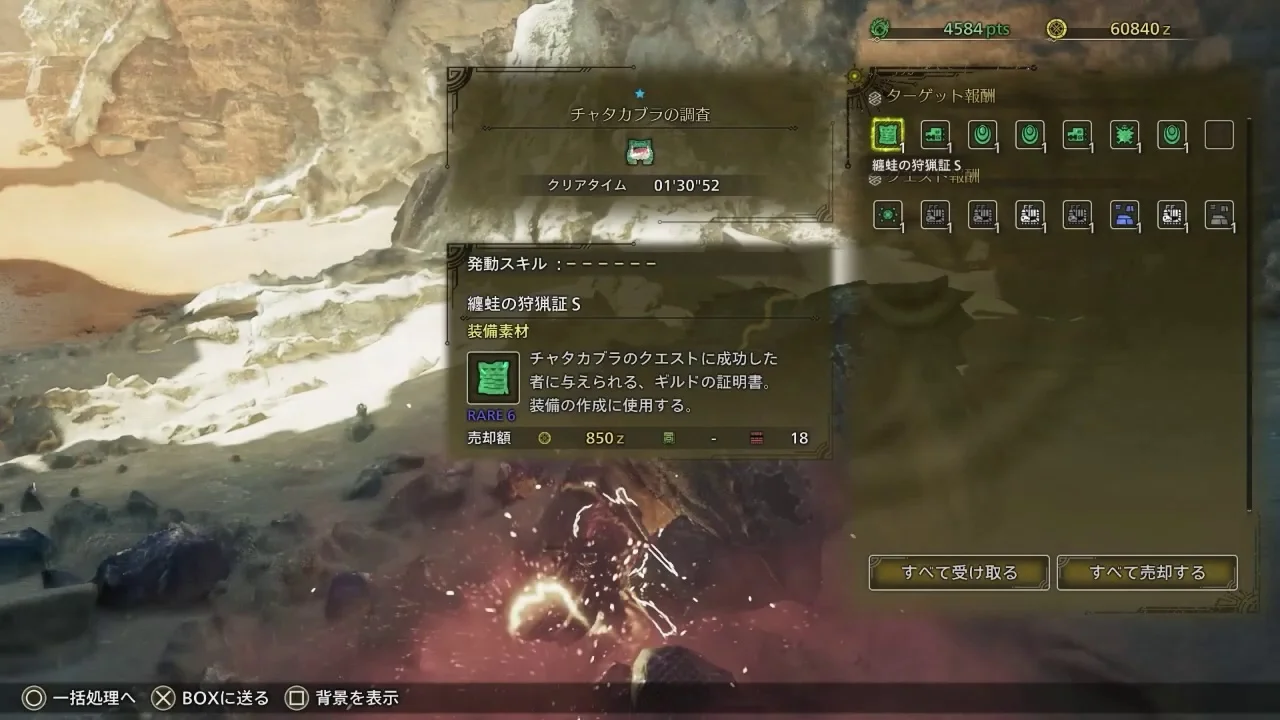Select the first green scale reward icon

[982, 136]
